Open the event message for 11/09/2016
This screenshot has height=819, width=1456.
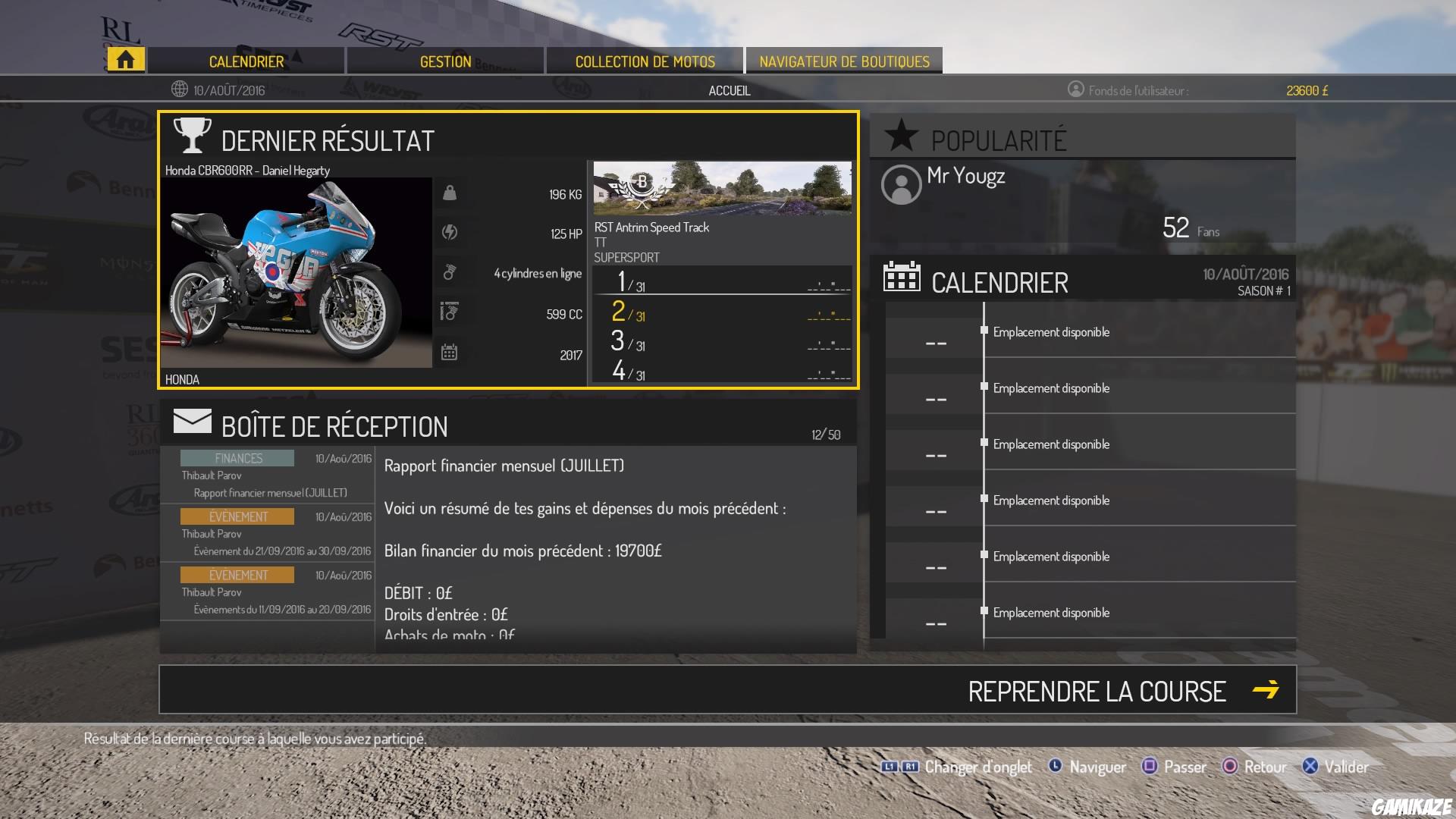268,592
